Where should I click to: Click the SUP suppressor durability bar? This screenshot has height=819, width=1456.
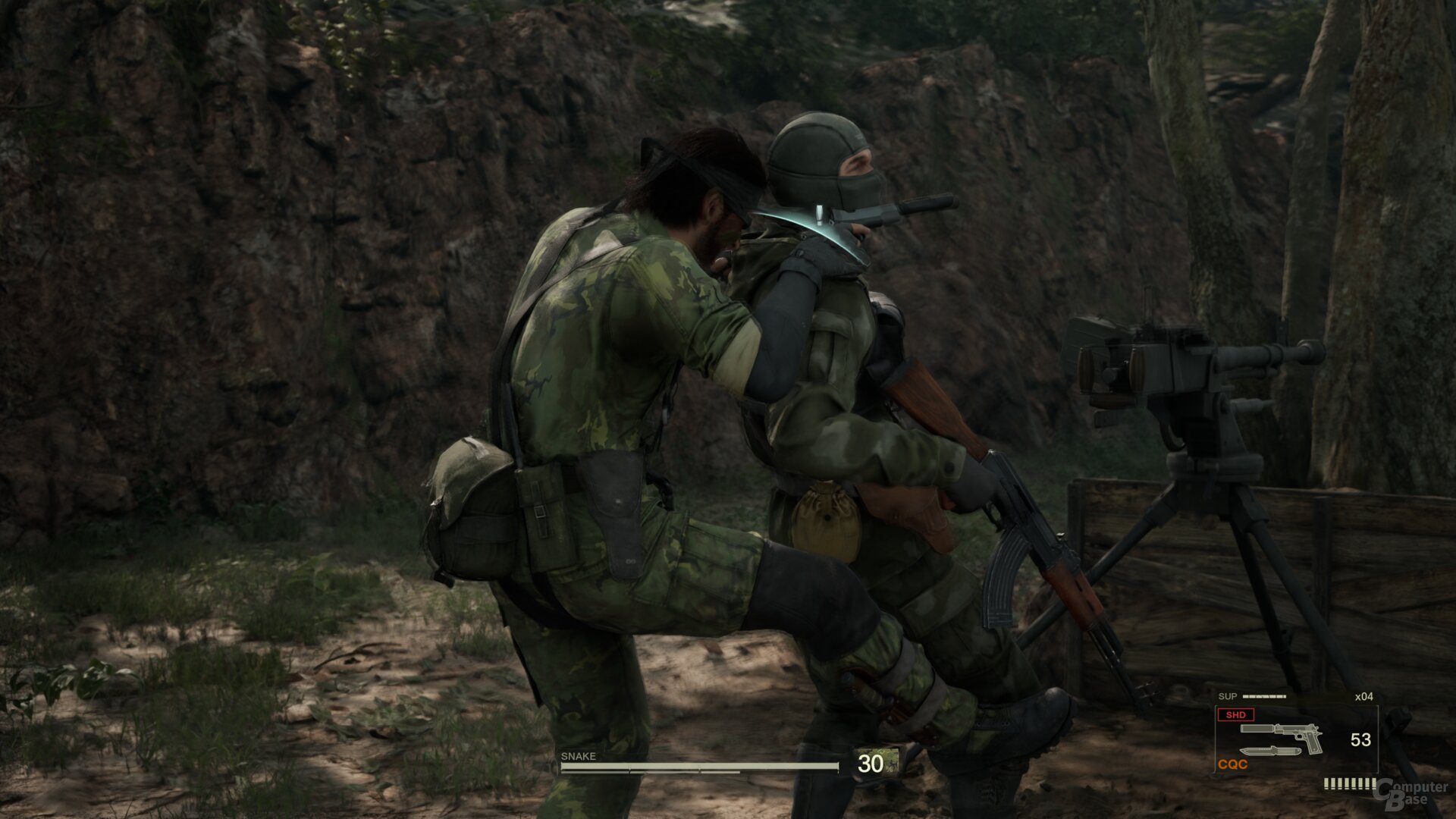(x=1264, y=695)
